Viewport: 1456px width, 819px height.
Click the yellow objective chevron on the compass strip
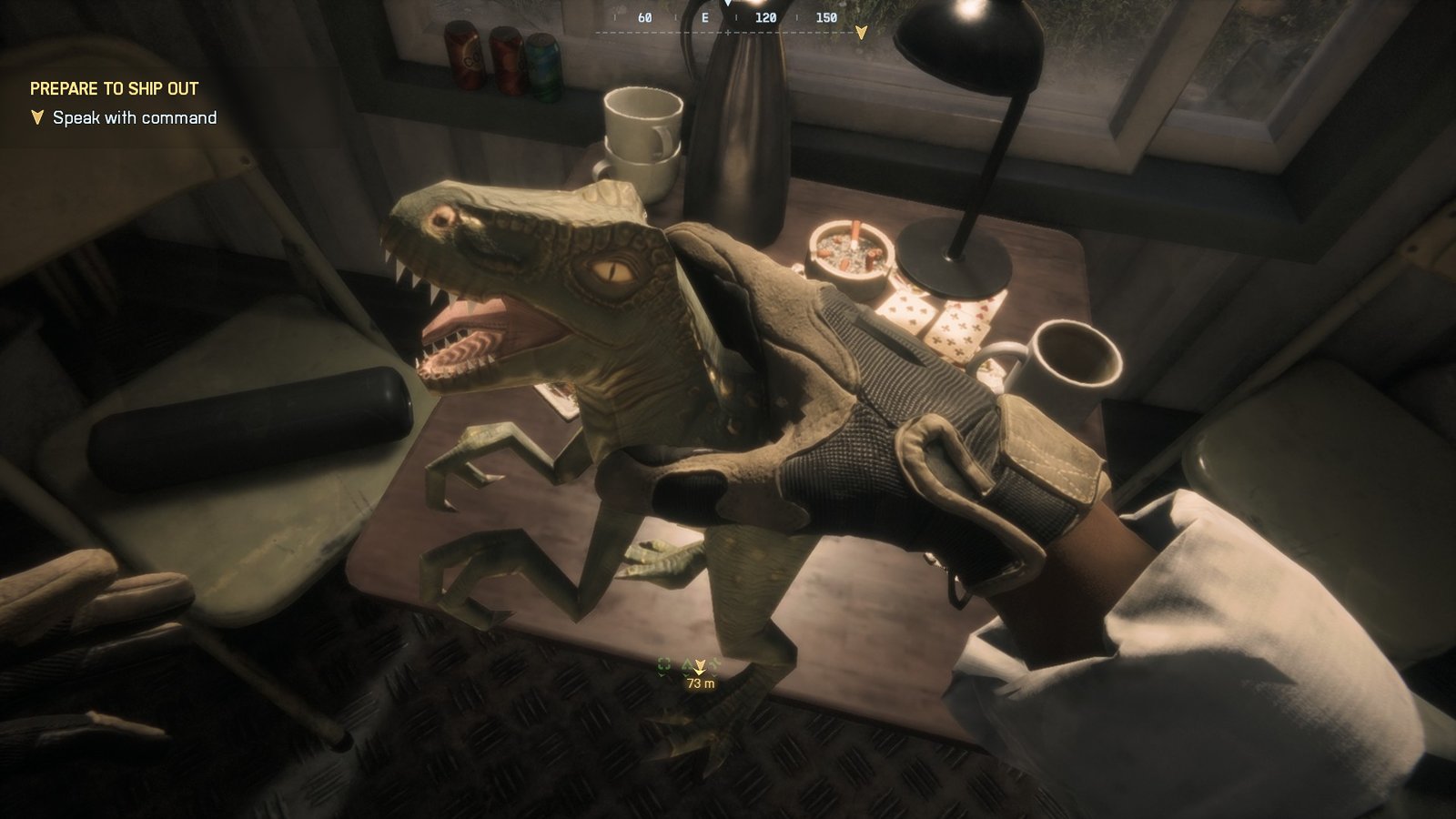[x=861, y=33]
